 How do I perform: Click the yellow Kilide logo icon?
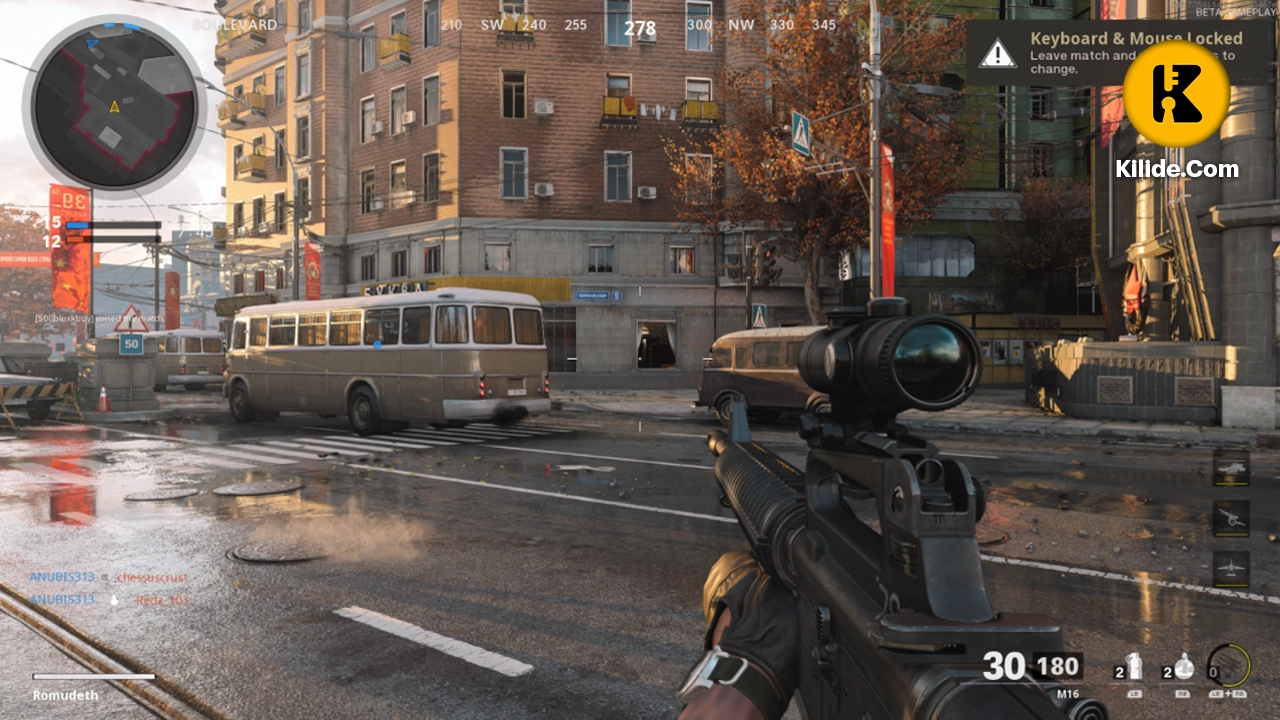click(1179, 93)
